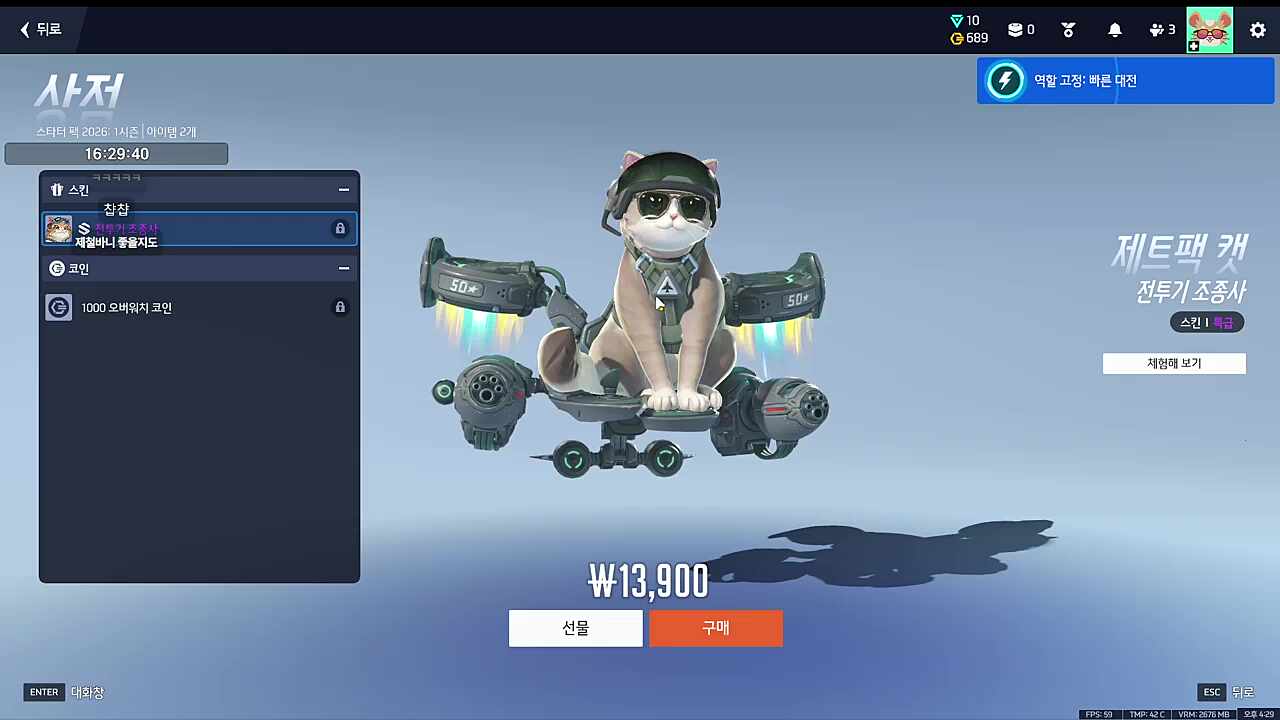The width and height of the screenshot is (1280, 720).
Task: Open the settings gear
Action: 1258,29
